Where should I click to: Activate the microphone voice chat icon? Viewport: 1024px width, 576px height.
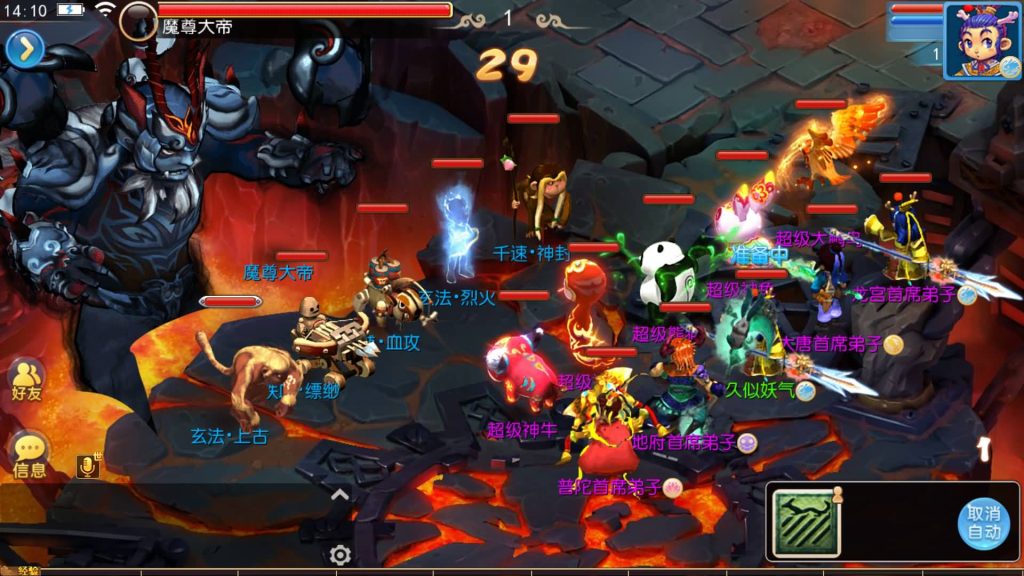[88, 466]
